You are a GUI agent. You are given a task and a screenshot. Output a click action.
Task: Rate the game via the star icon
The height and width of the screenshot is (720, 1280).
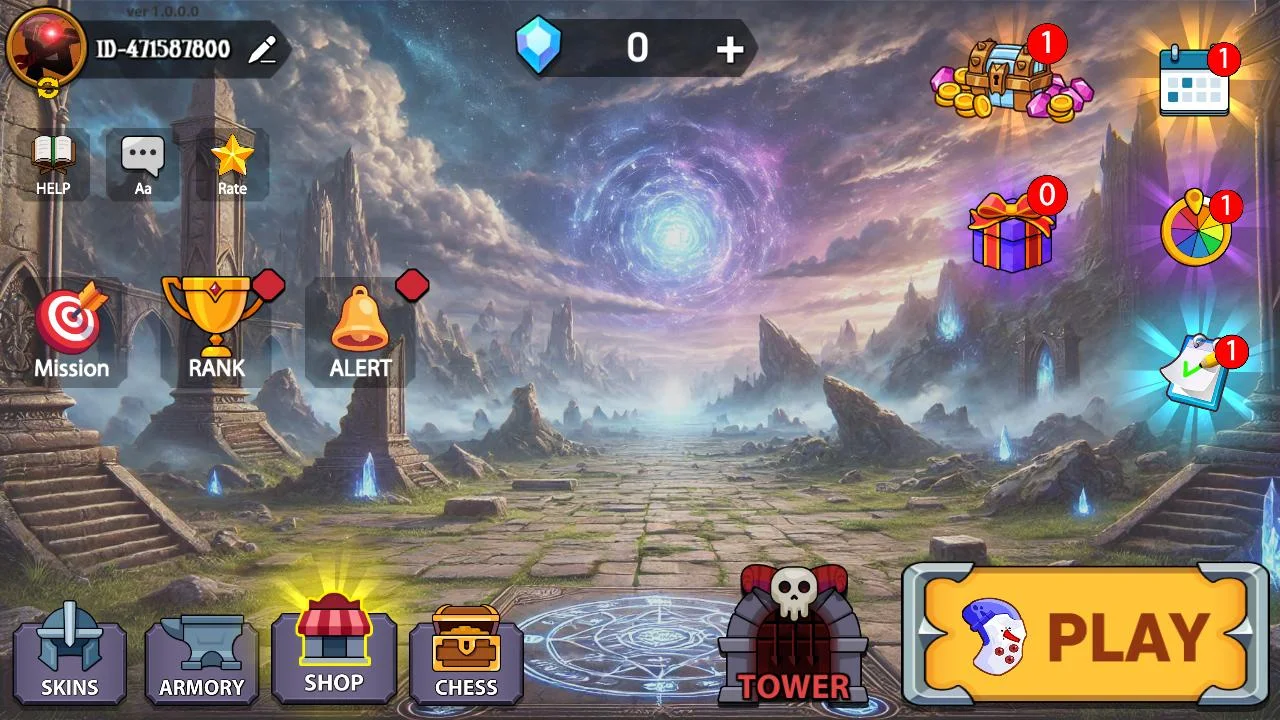click(x=232, y=164)
